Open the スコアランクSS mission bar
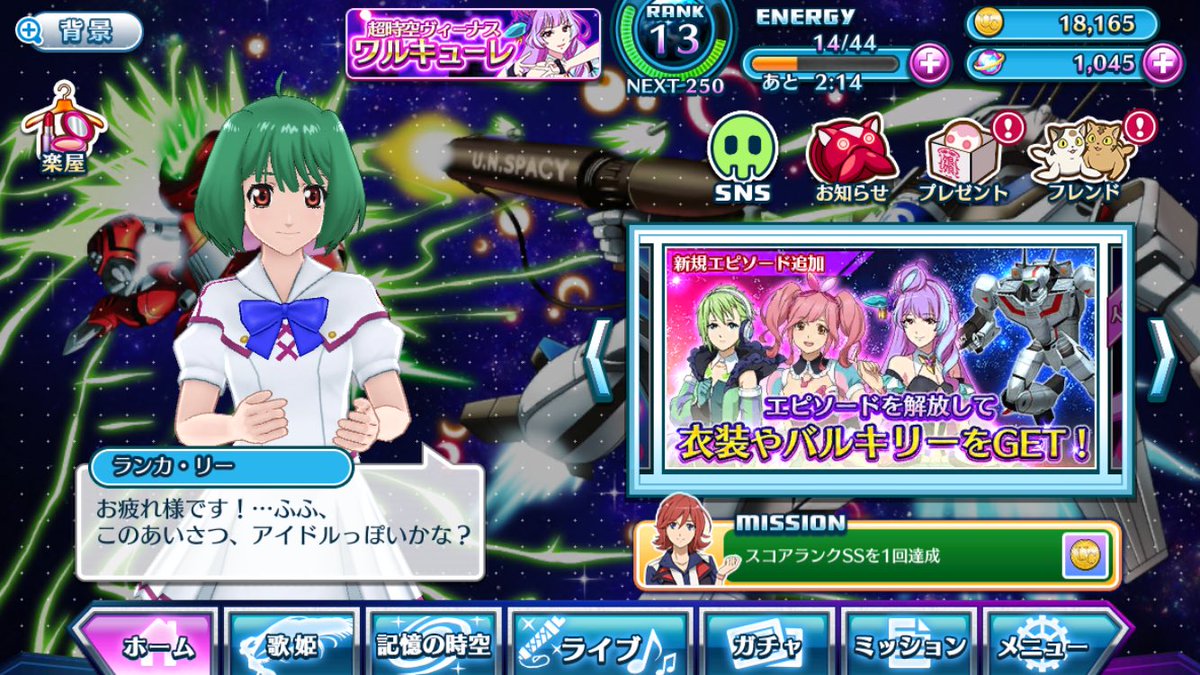 880,553
